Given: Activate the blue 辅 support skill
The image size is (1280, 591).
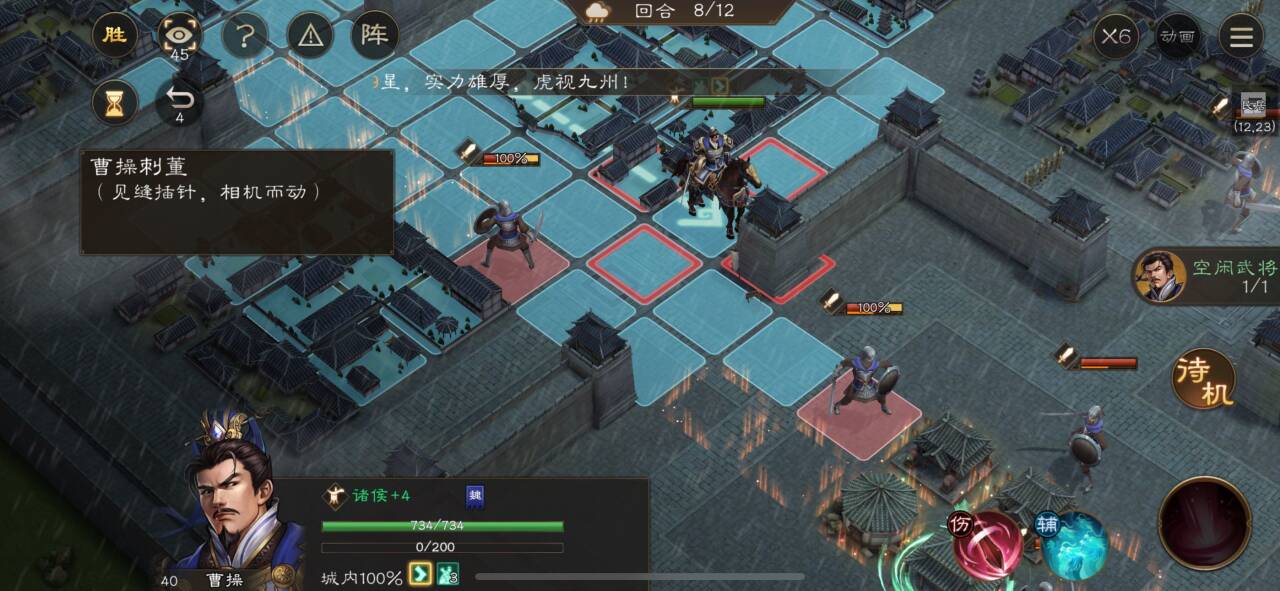Looking at the screenshot, I should [1072, 545].
